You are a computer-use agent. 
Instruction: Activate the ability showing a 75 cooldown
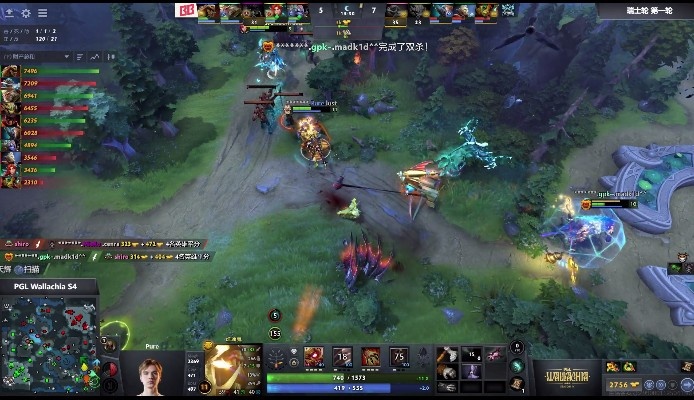401,357
